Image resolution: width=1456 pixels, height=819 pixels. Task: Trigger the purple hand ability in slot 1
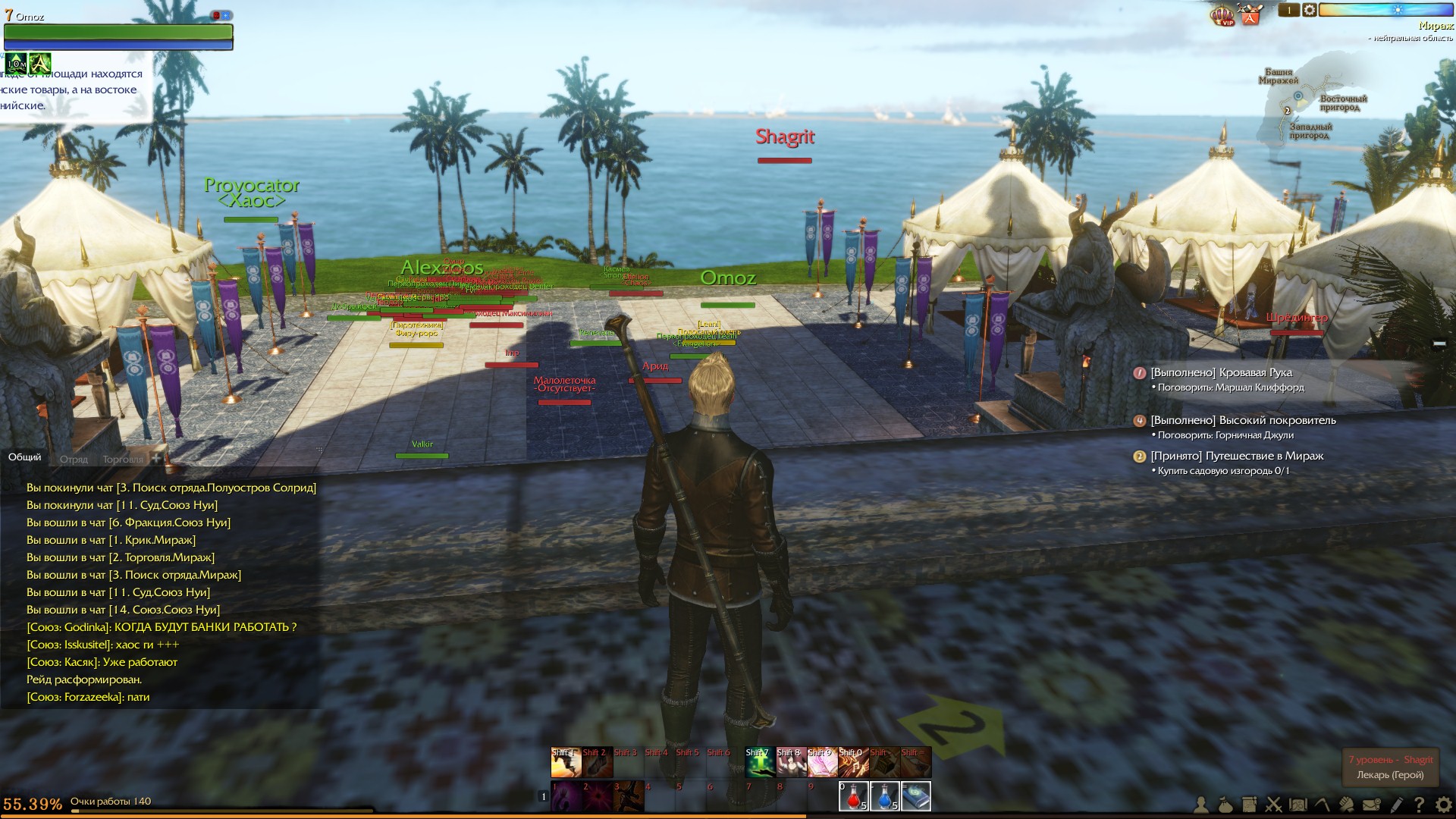click(566, 796)
